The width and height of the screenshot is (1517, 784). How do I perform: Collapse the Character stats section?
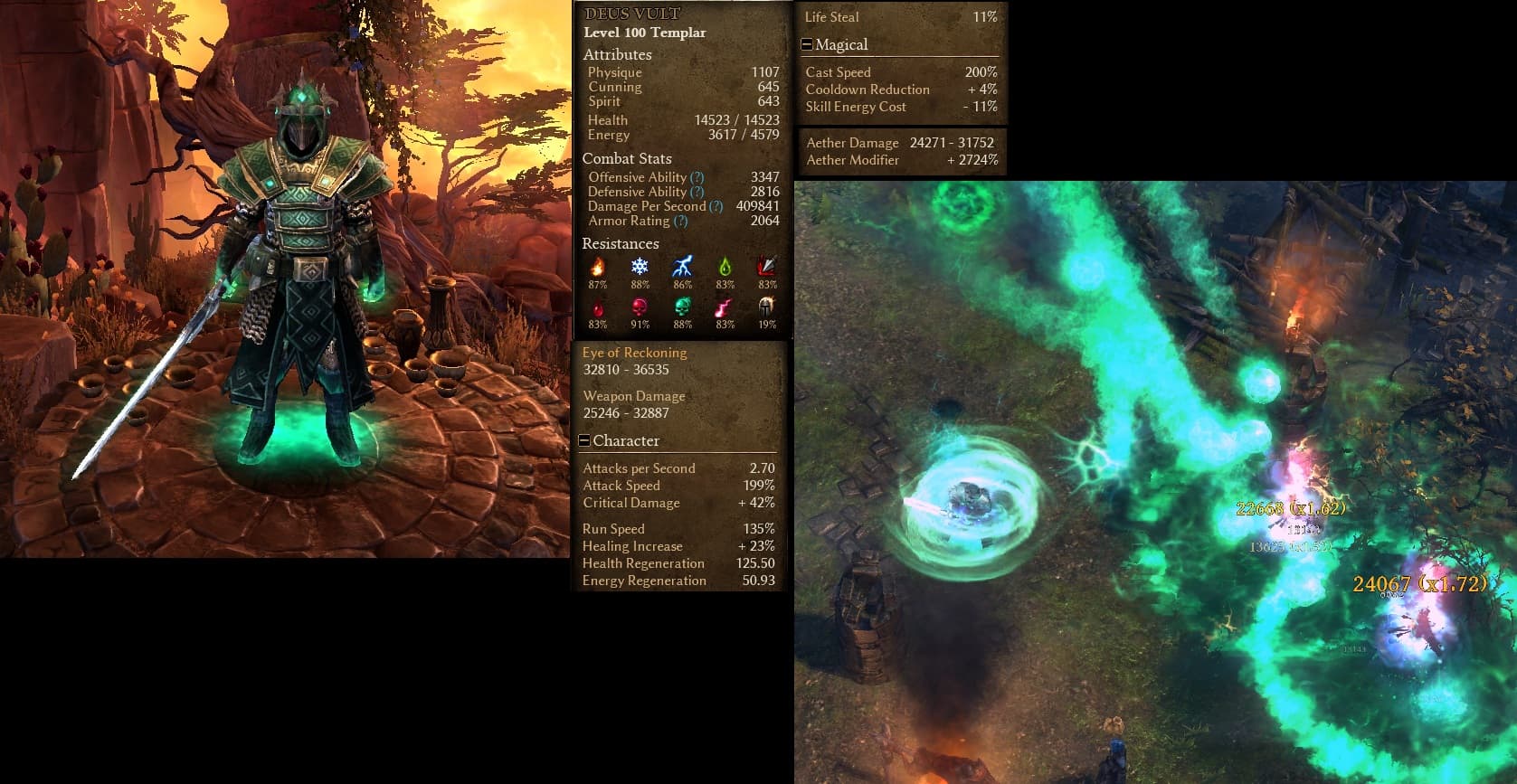coord(584,441)
